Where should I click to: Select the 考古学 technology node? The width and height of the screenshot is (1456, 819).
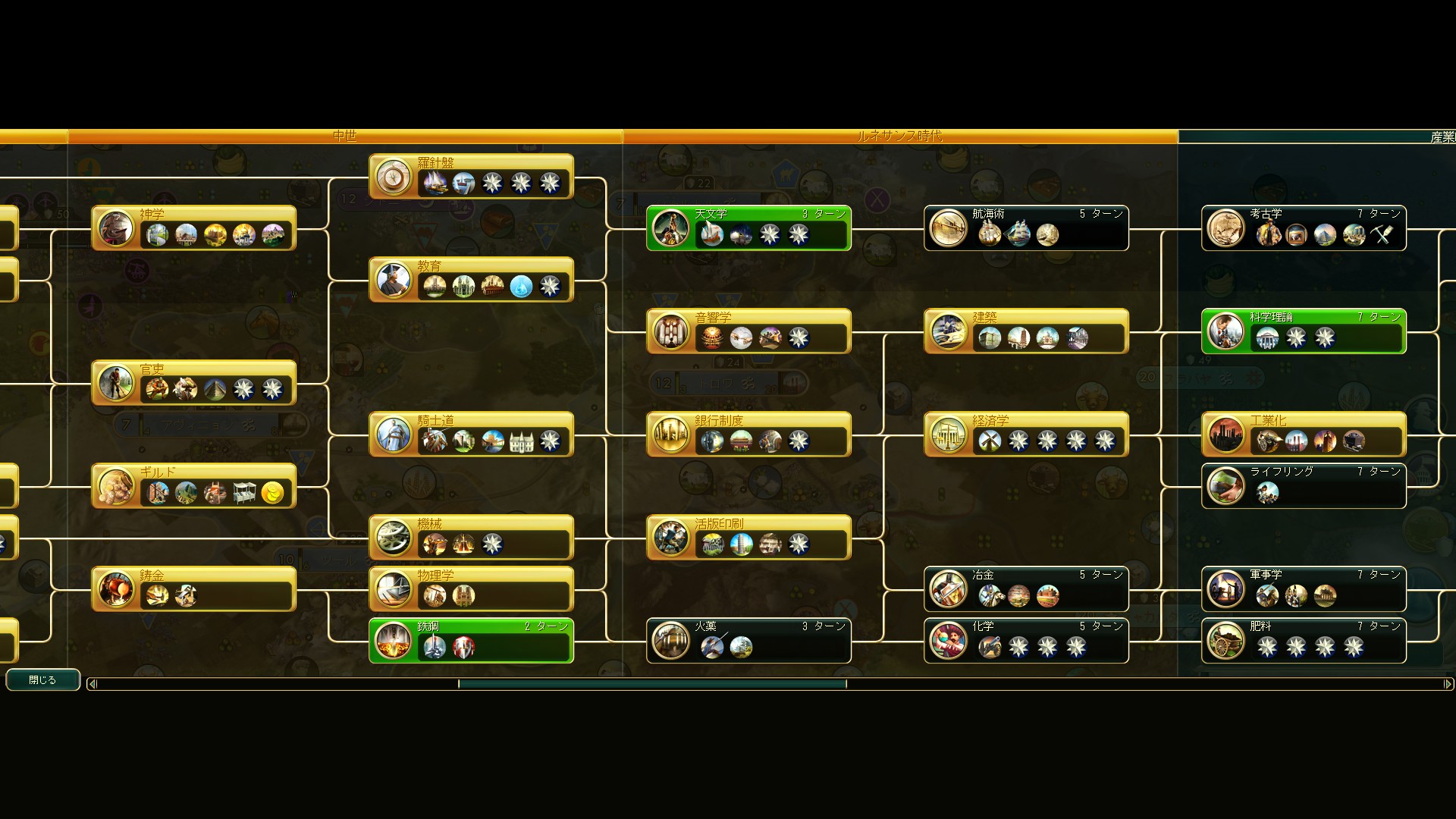(x=1304, y=227)
